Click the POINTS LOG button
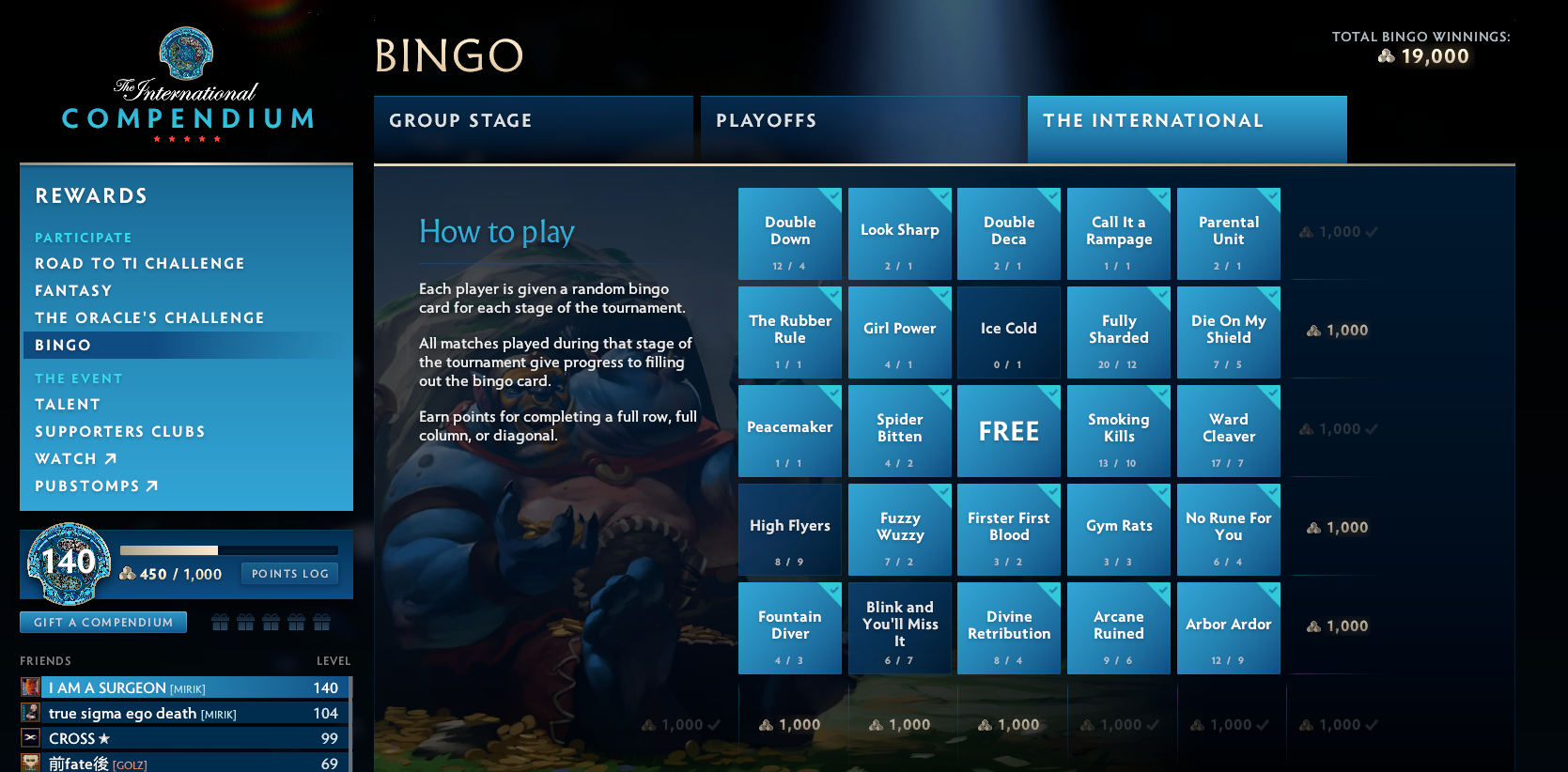 coord(289,573)
